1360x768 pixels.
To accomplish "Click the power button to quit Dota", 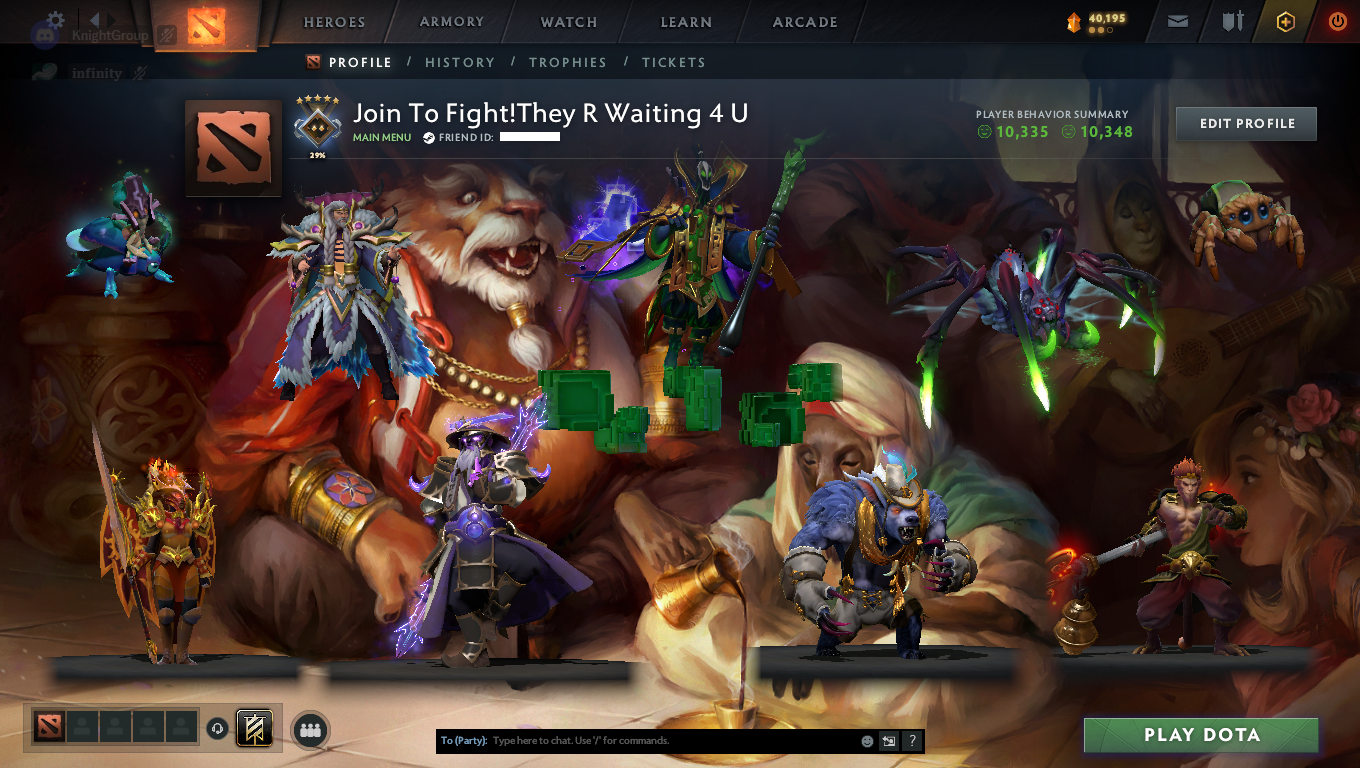I will coord(1338,21).
